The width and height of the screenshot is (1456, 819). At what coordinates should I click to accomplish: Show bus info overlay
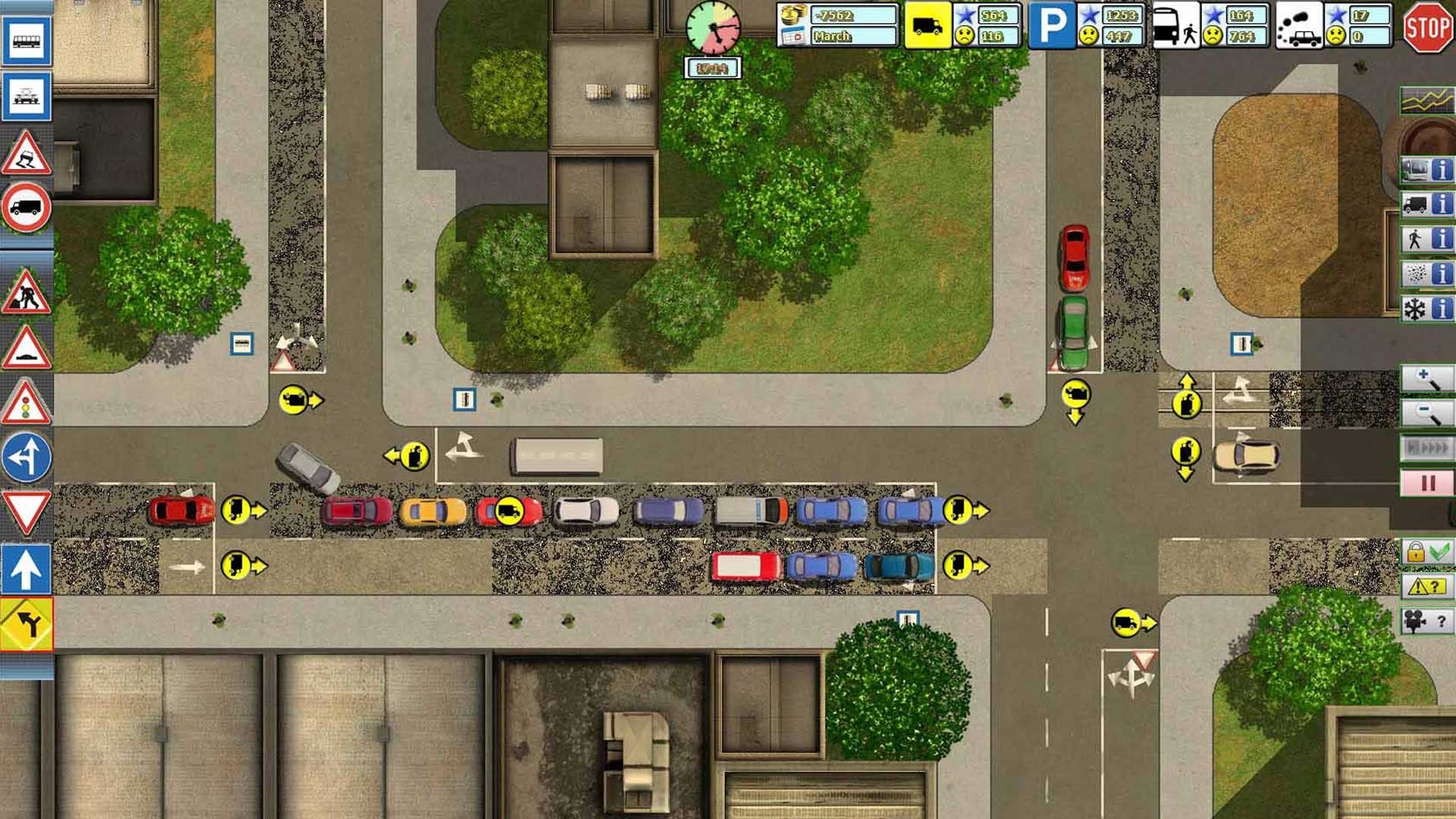coord(1426,170)
